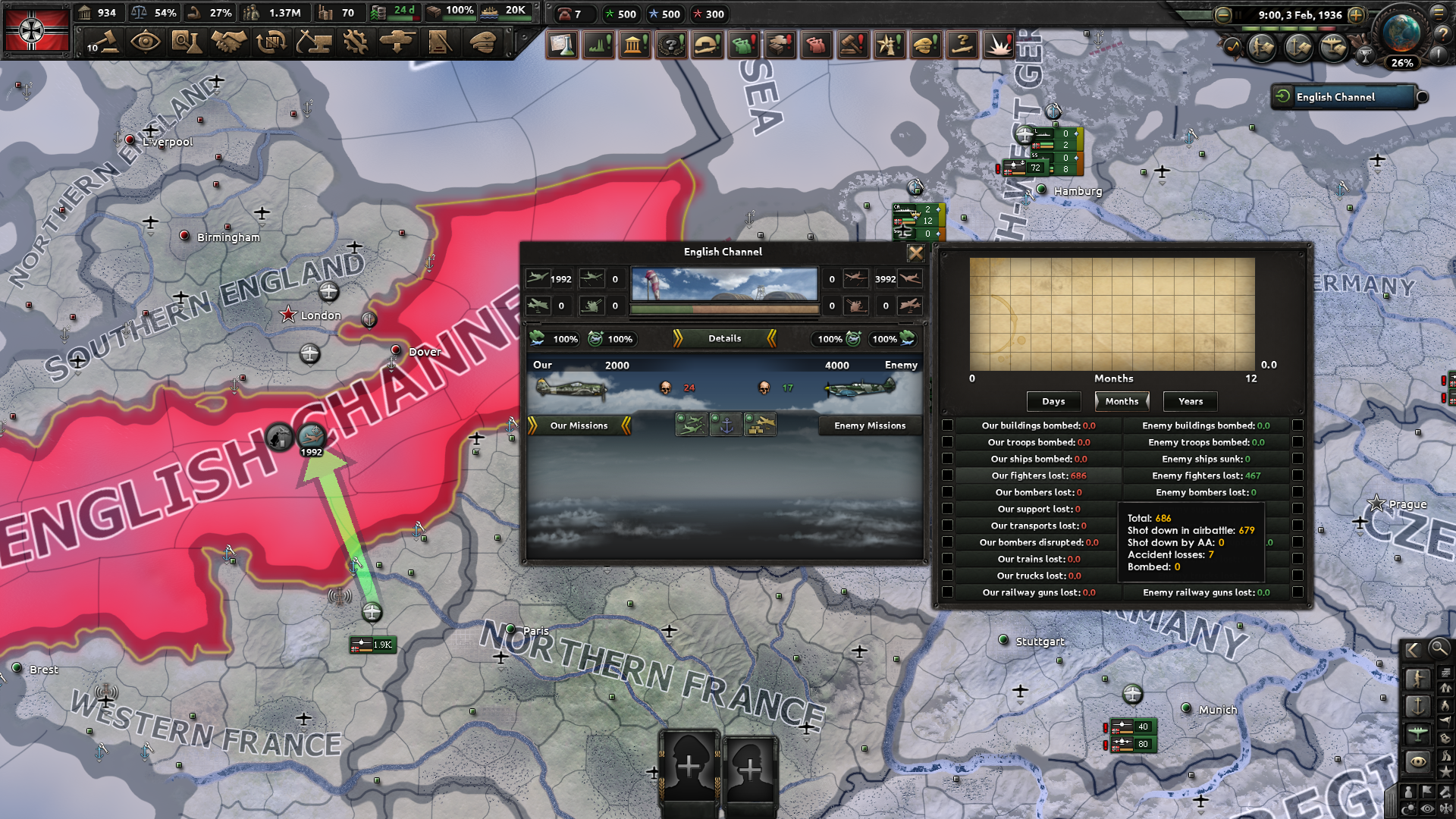This screenshot has width=1456, height=819.
Task: Open the Enemy Missions expander
Action: pos(870,425)
